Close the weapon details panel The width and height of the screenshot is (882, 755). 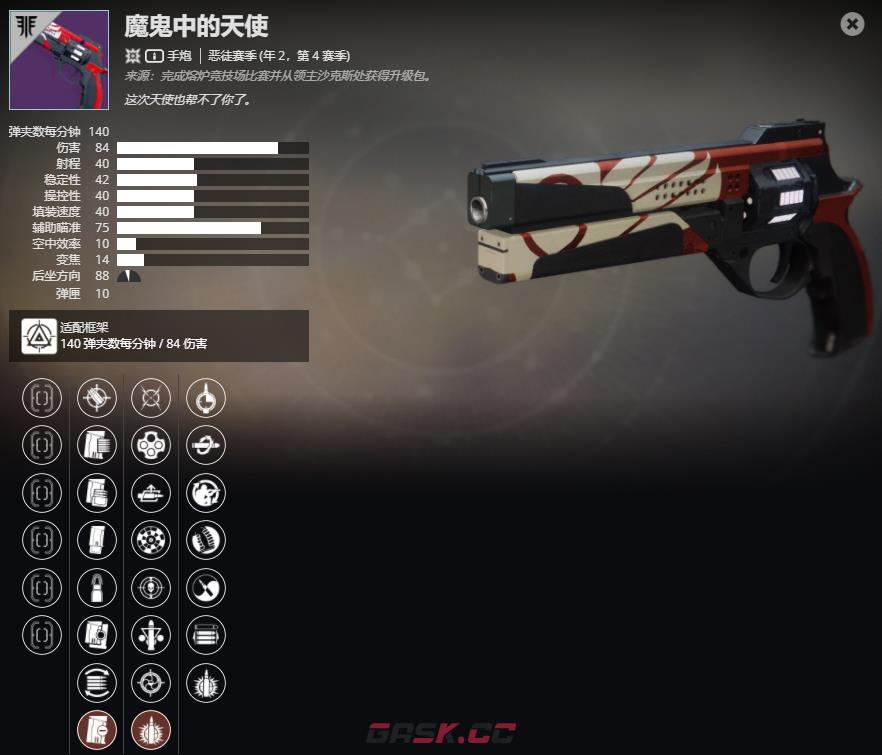click(852, 24)
